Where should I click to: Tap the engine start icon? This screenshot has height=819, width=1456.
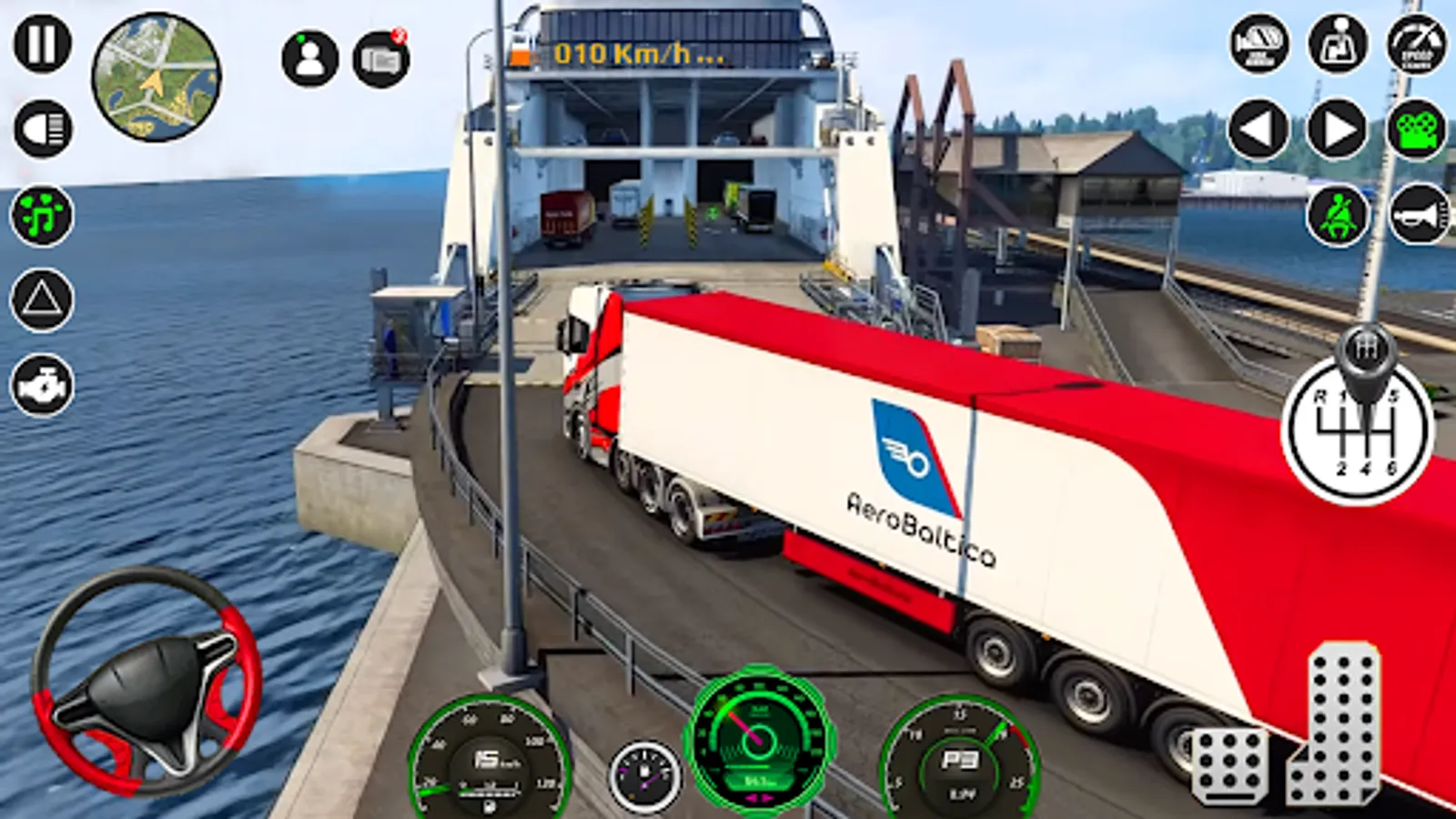pyautogui.click(x=42, y=385)
